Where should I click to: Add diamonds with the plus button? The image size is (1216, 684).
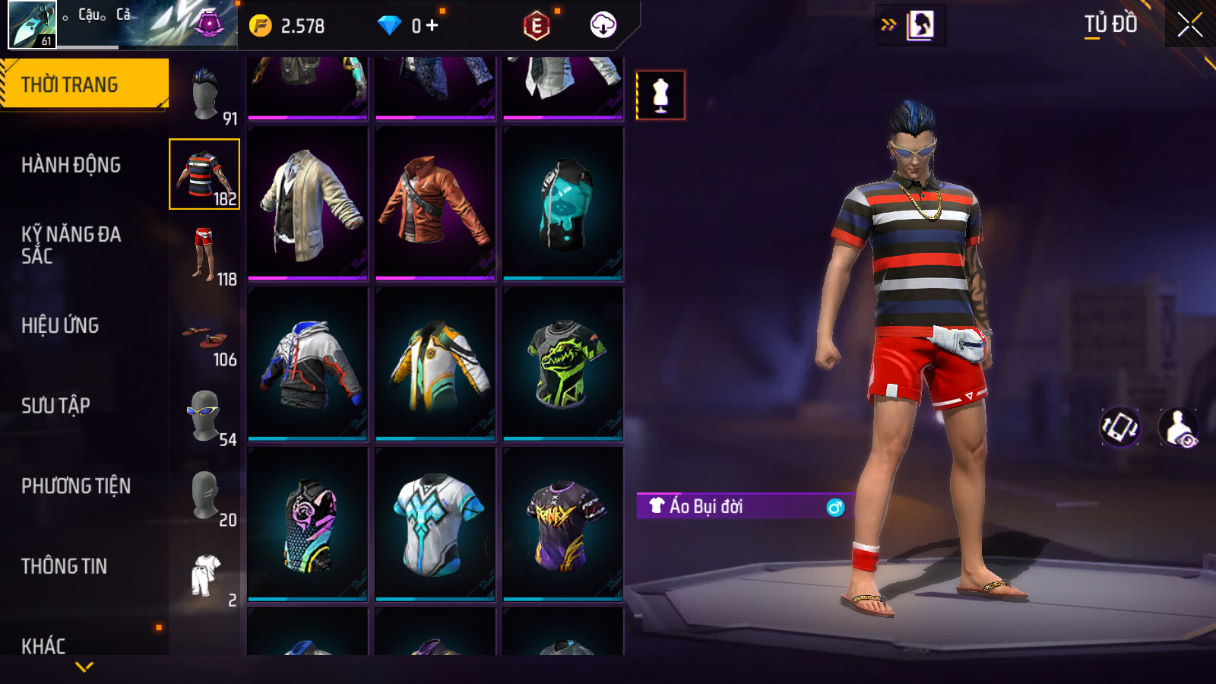(432, 26)
